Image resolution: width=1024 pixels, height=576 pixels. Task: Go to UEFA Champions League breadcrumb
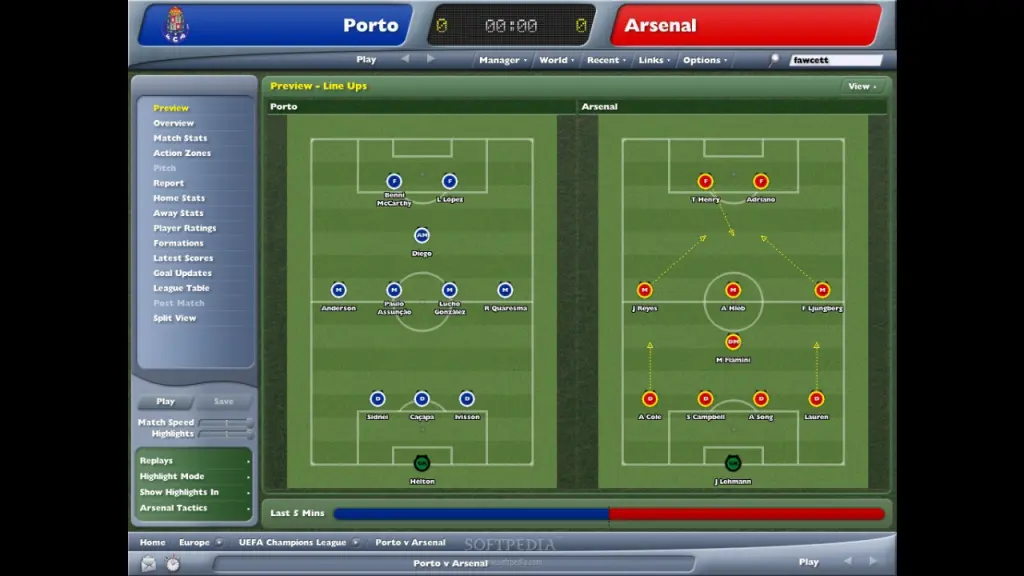point(294,543)
